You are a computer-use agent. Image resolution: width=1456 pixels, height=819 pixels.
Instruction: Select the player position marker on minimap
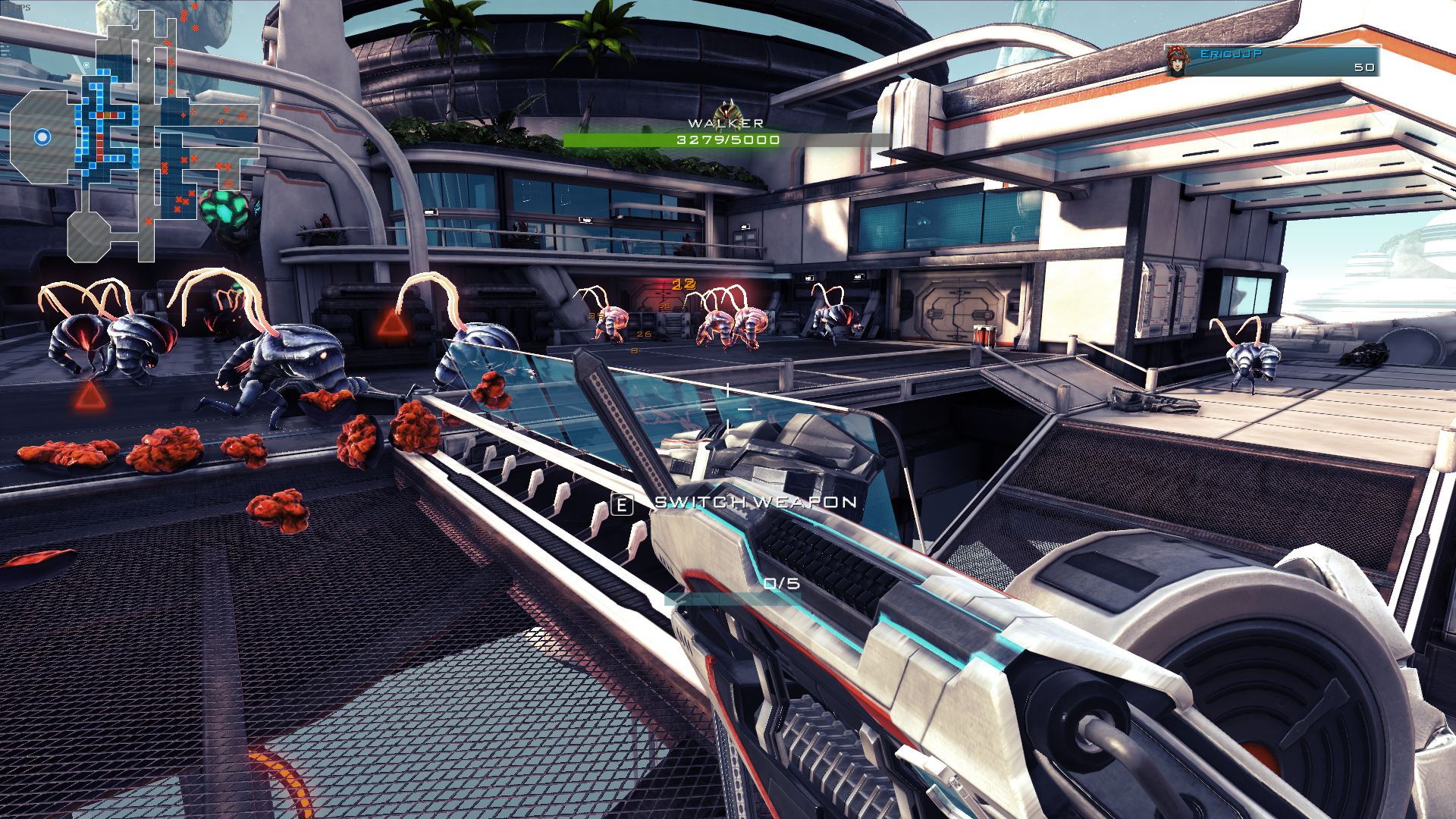[42, 136]
